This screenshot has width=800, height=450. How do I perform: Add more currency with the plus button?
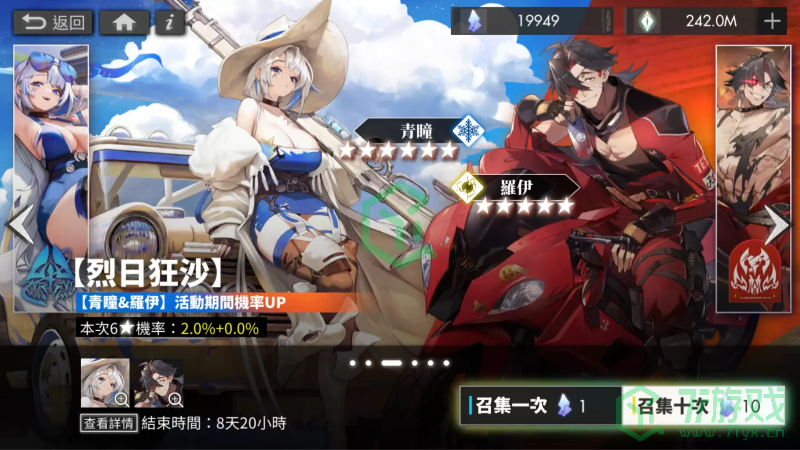coord(772,21)
